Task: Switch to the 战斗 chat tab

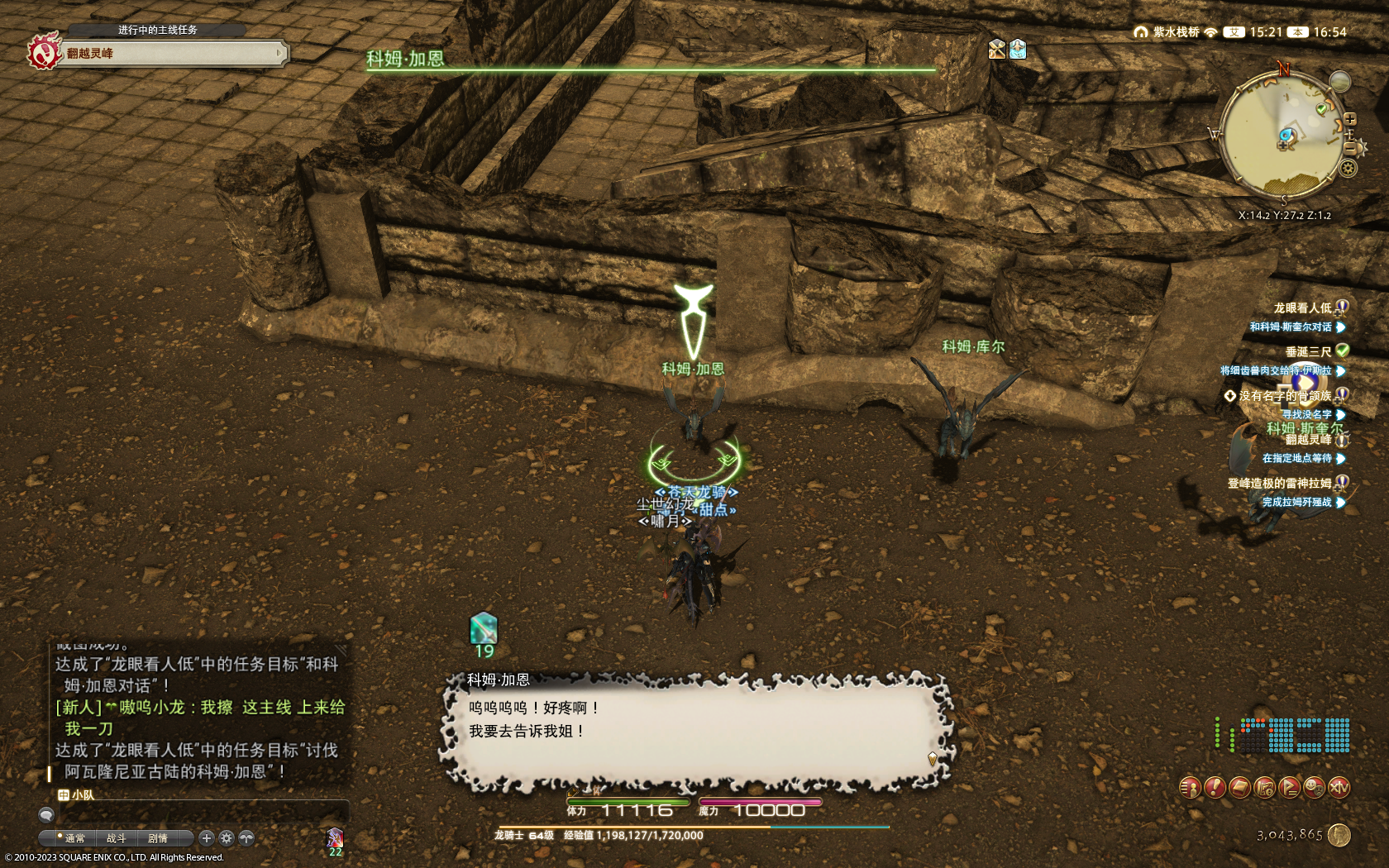Action: tap(116, 838)
